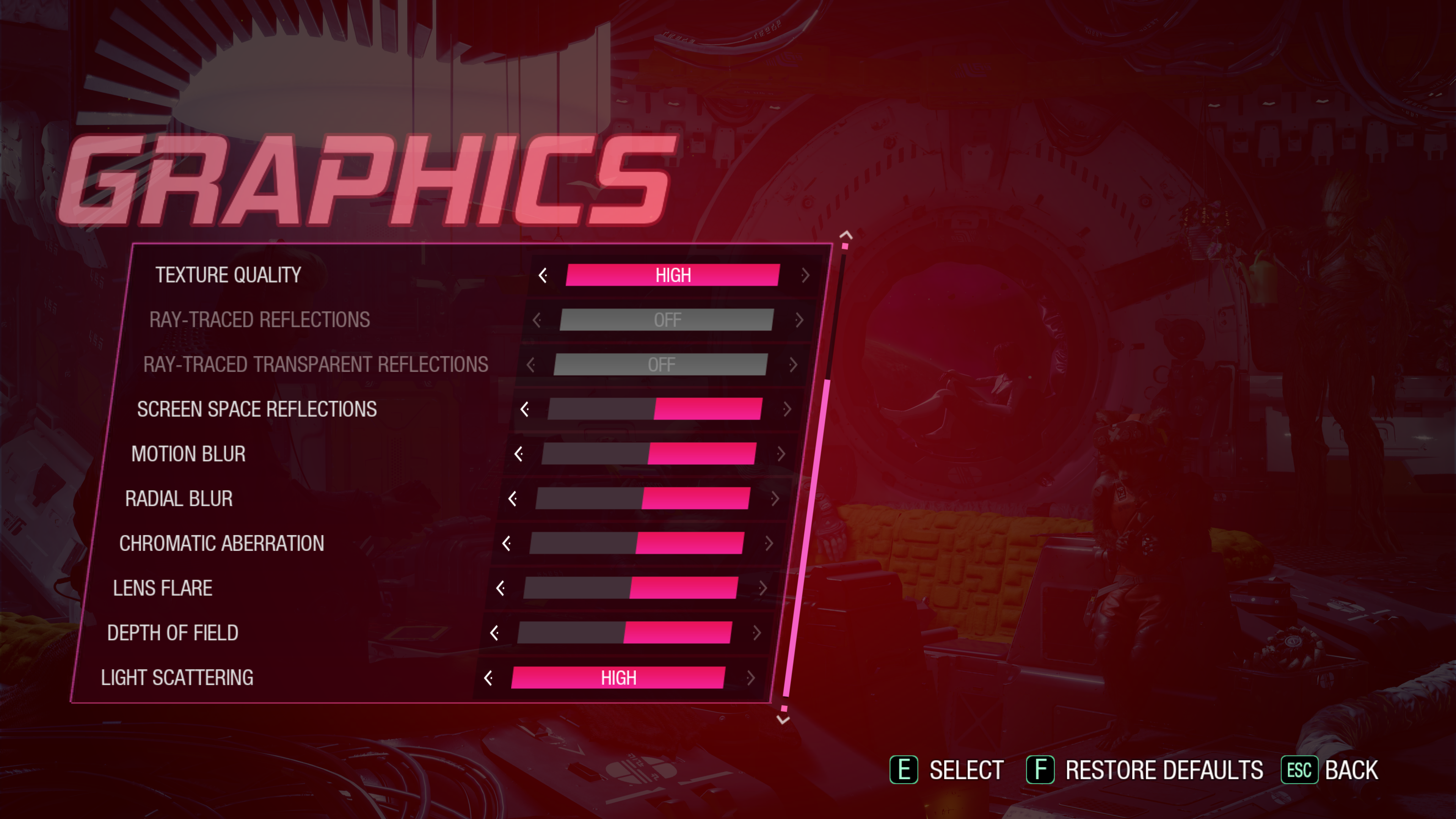Screen dimensions: 1456x819
Task: Raise Light Scattering with its right arrow
Action: pos(751,678)
